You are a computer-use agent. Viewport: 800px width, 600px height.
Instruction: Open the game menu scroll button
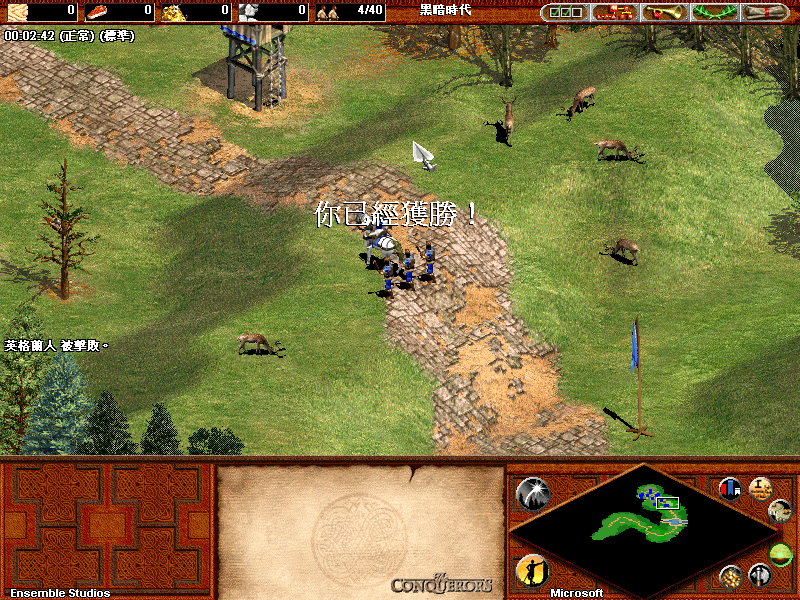click(x=765, y=12)
